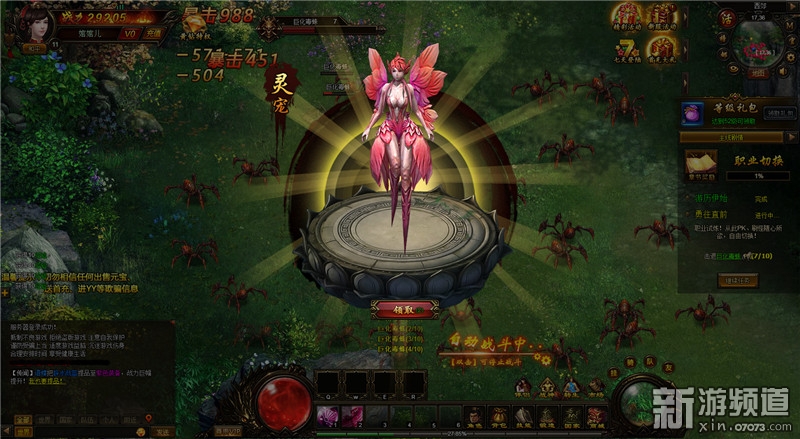Screen dimensions: 800x439
Task: Open the 精彩活动 events icon
Action: click(x=626, y=16)
